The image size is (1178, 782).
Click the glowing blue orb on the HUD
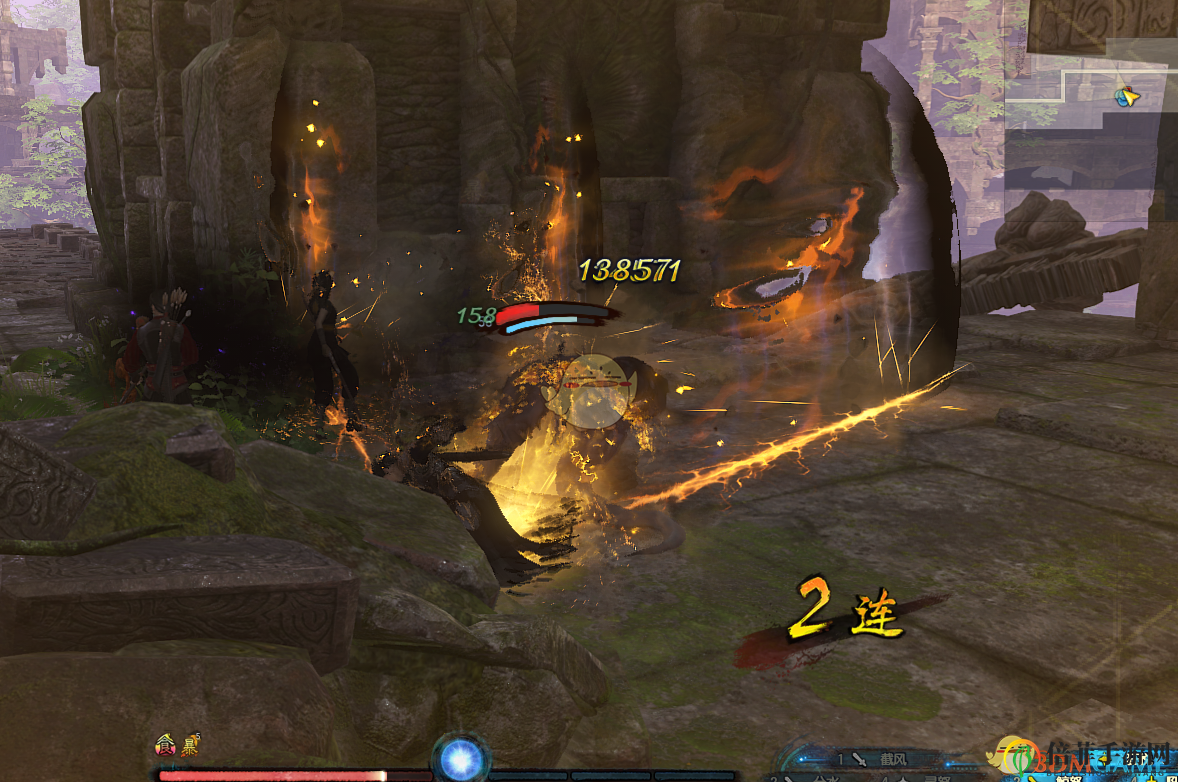461,759
